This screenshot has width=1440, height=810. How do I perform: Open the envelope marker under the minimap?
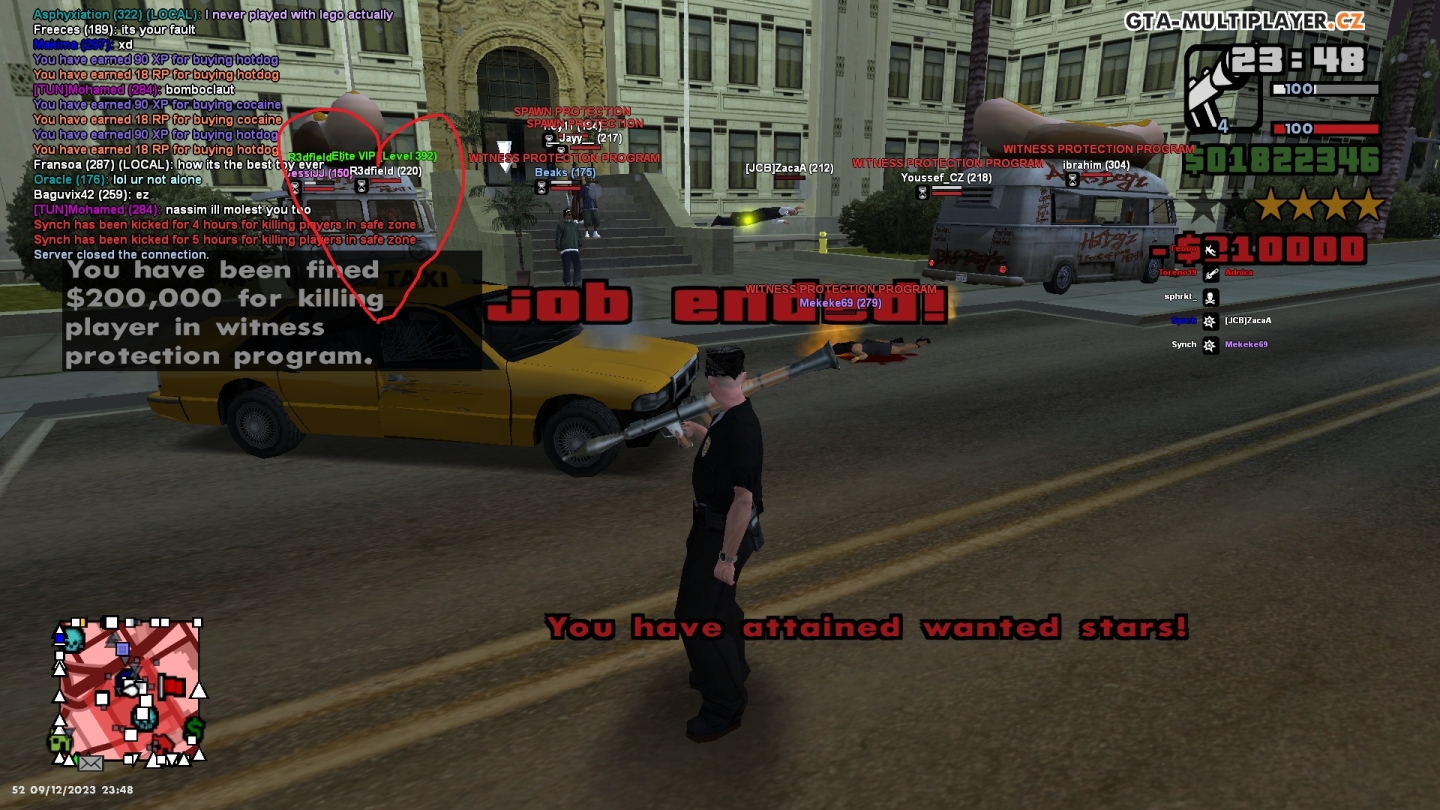(x=90, y=764)
